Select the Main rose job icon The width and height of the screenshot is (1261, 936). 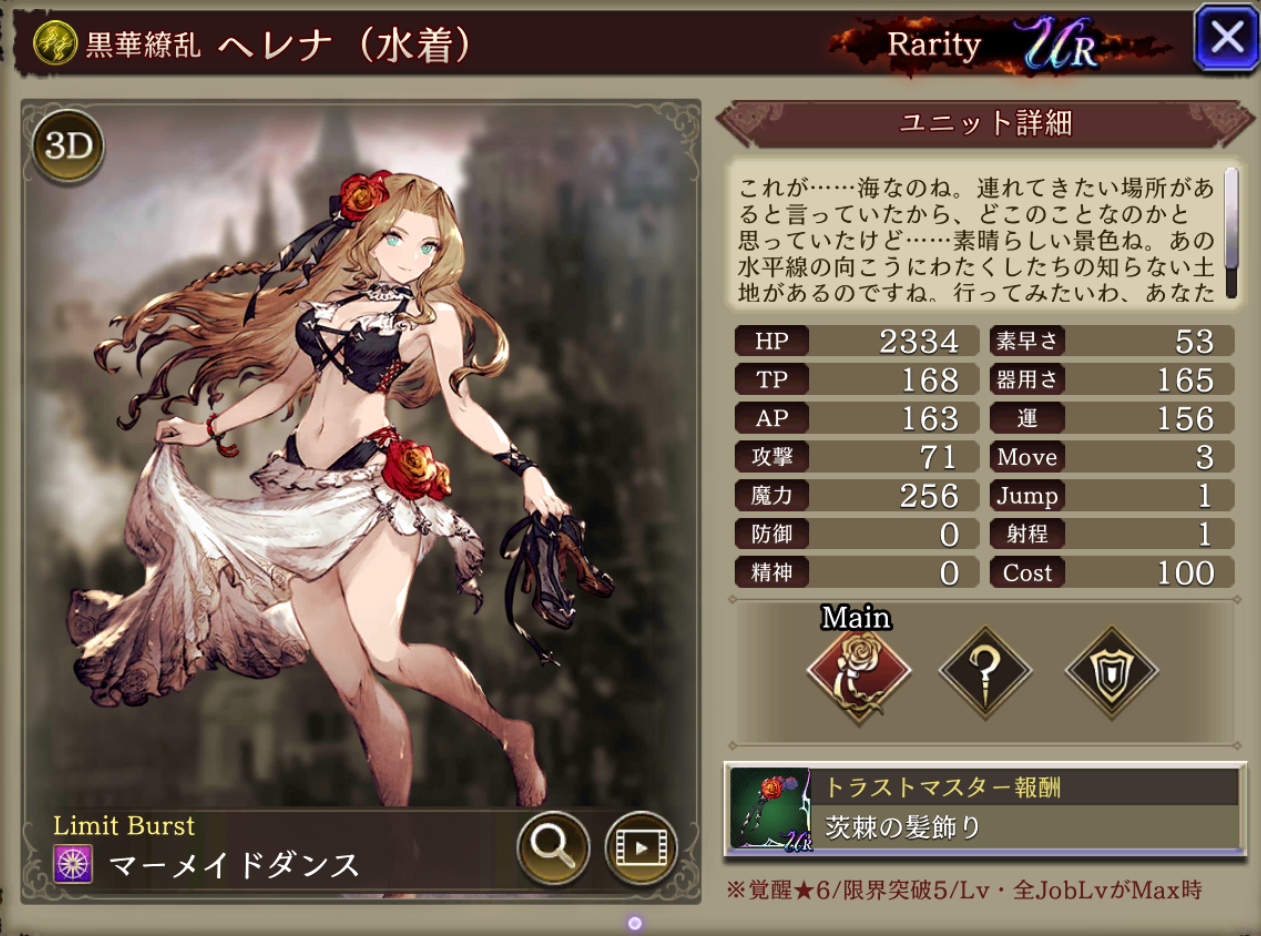tap(858, 672)
